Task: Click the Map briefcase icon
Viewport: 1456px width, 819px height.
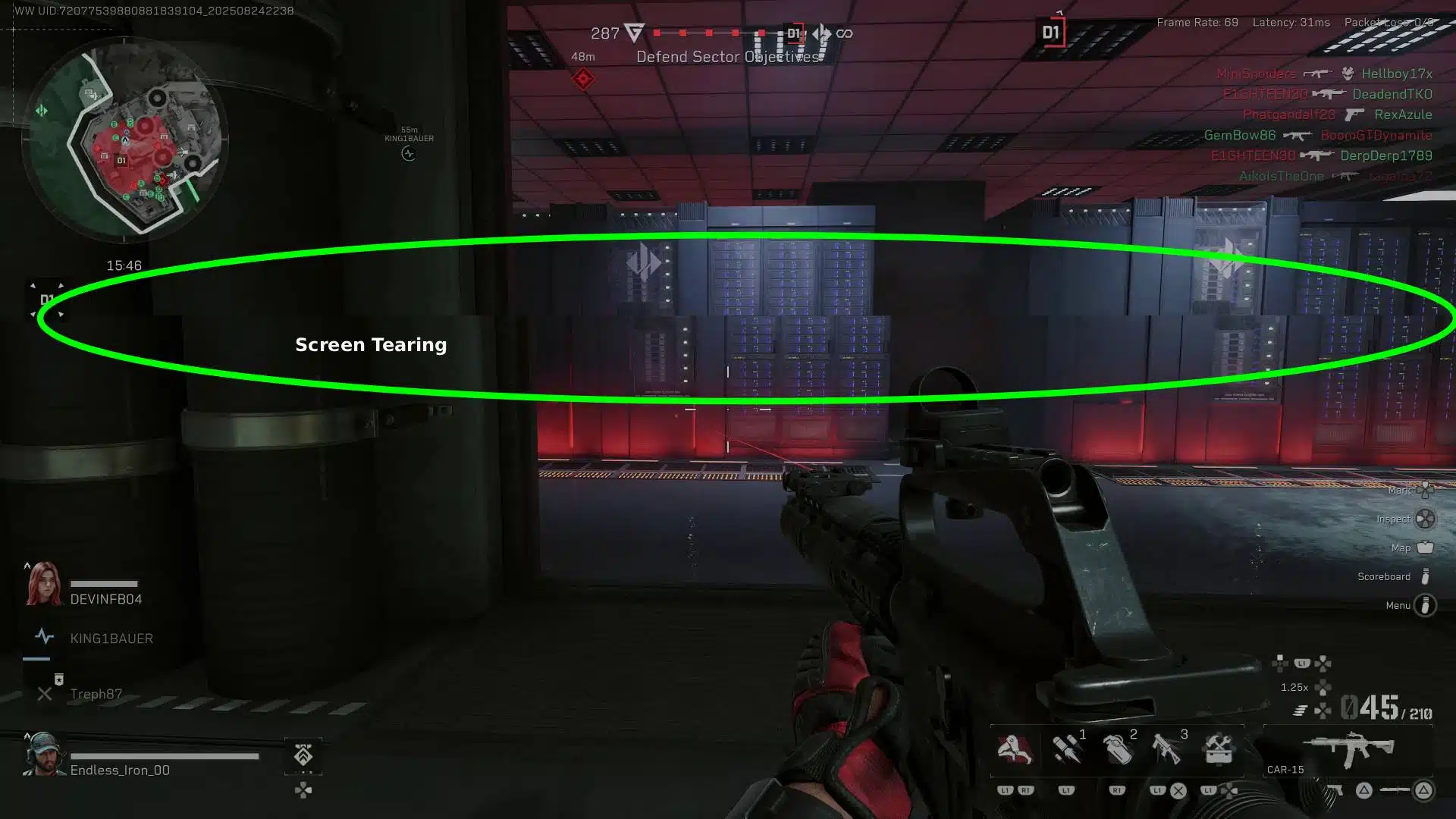Action: pos(1425,548)
